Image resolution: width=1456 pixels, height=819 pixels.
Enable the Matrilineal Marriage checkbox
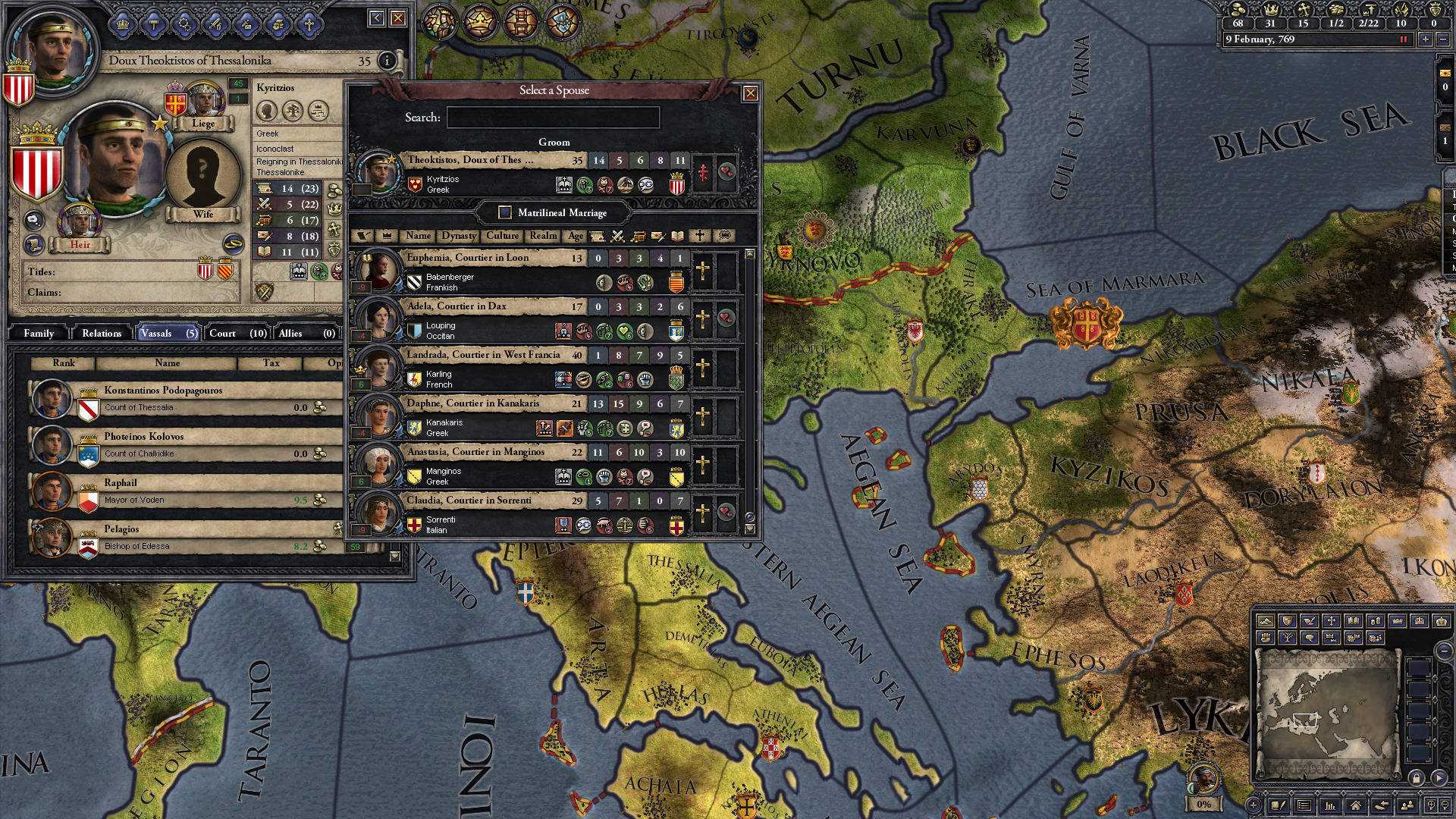click(x=504, y=213)
